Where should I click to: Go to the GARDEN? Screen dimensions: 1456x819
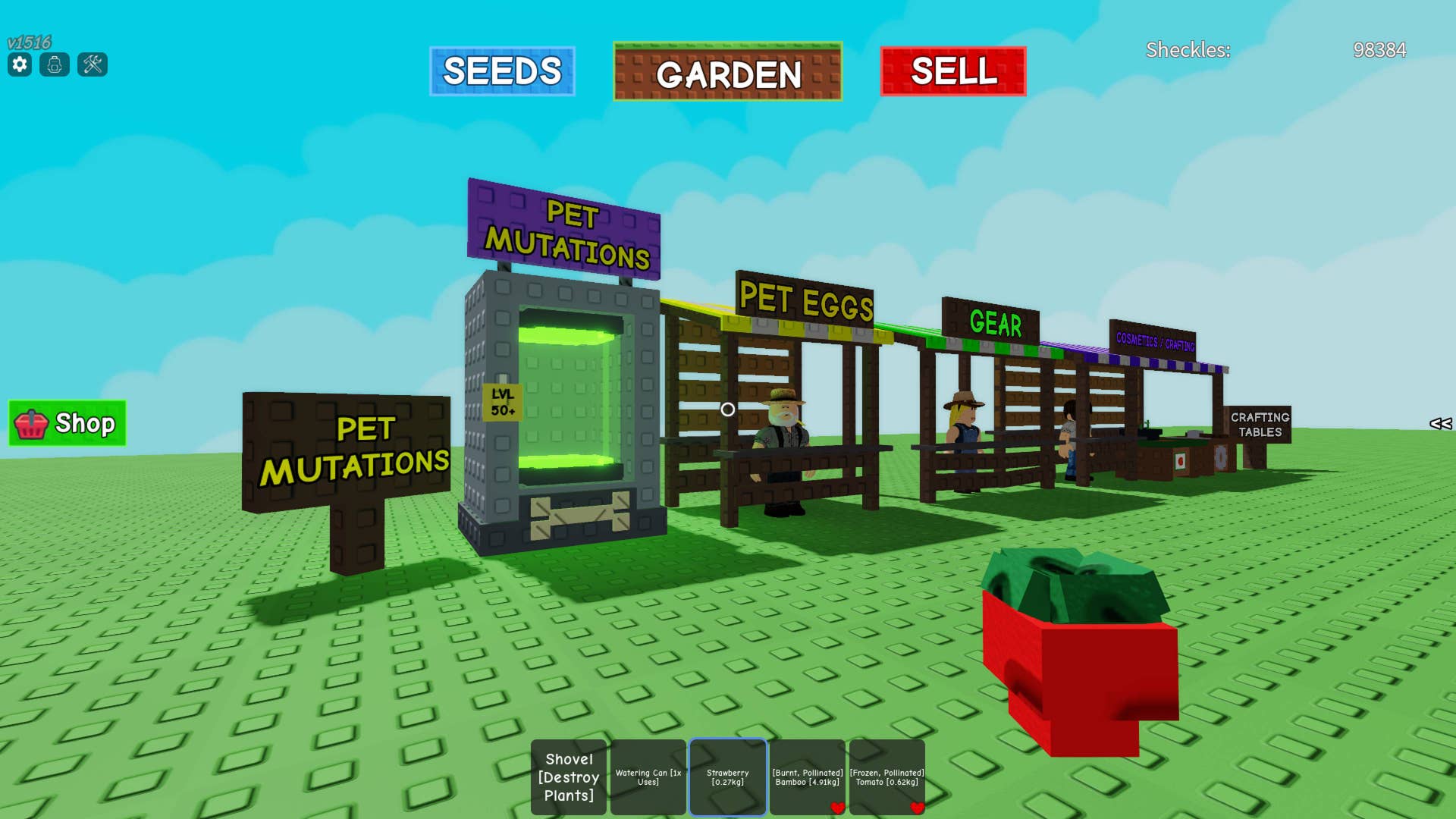coord(727,72)
